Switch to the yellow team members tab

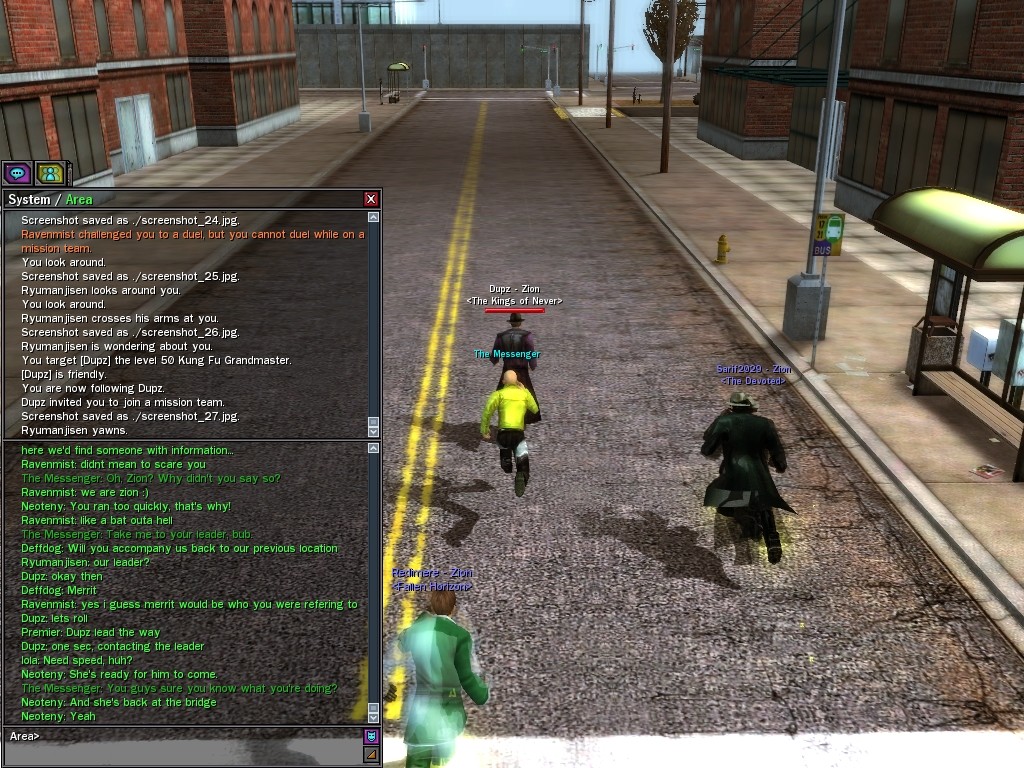[x=49, y=173]
